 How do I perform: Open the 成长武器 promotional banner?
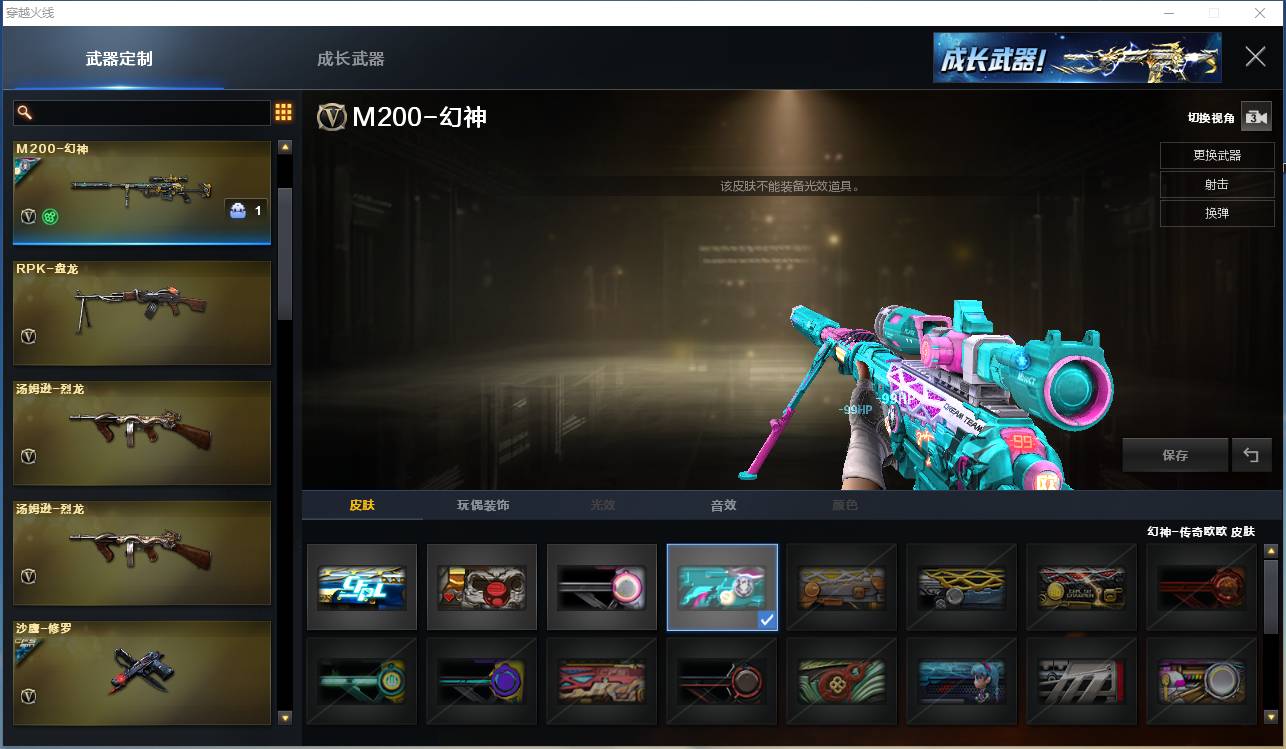click(x=1077, y=58)
